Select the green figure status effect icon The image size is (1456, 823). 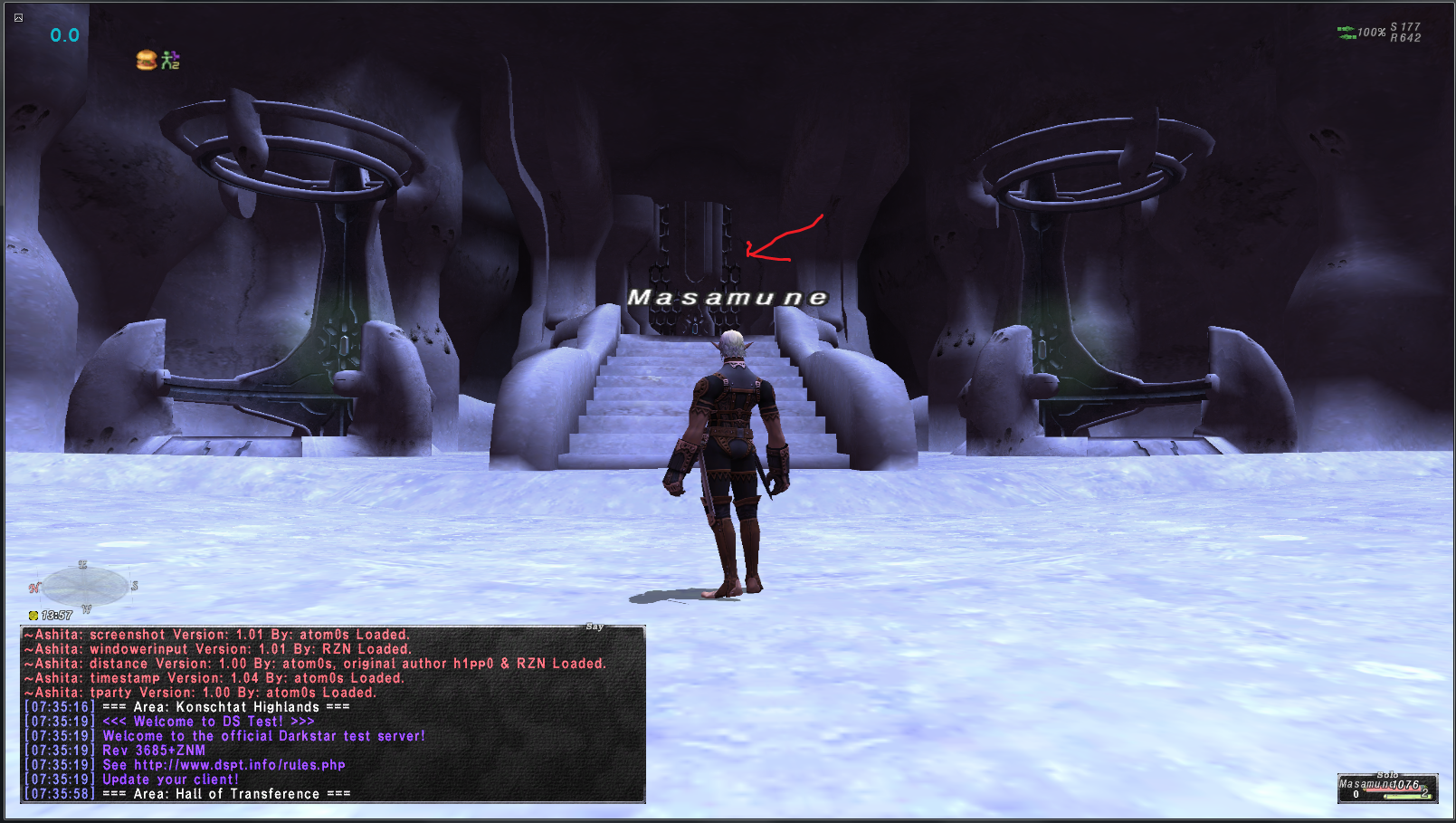[170, 61]
